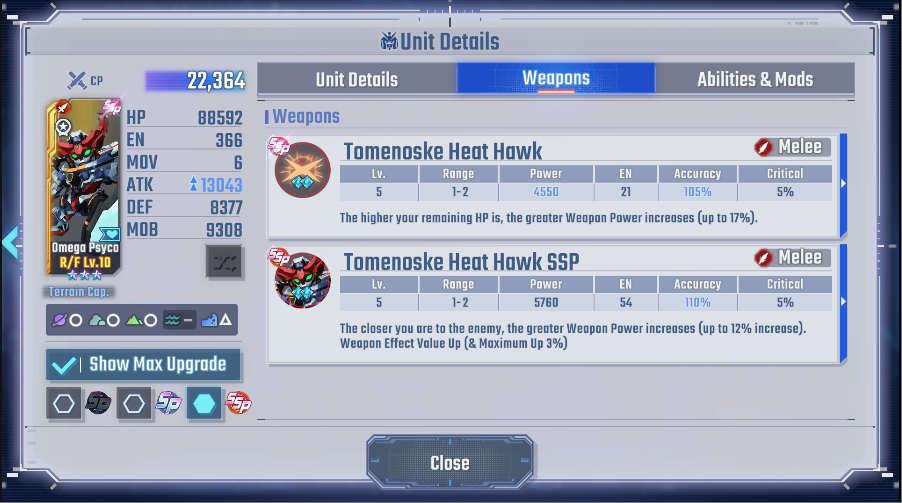Expand the Tomenoske Heat Hawk SSP details arrow
Image resolution: width=902 pixels, height=503 pixels.
pyautogui.click(x=843, y=301)
